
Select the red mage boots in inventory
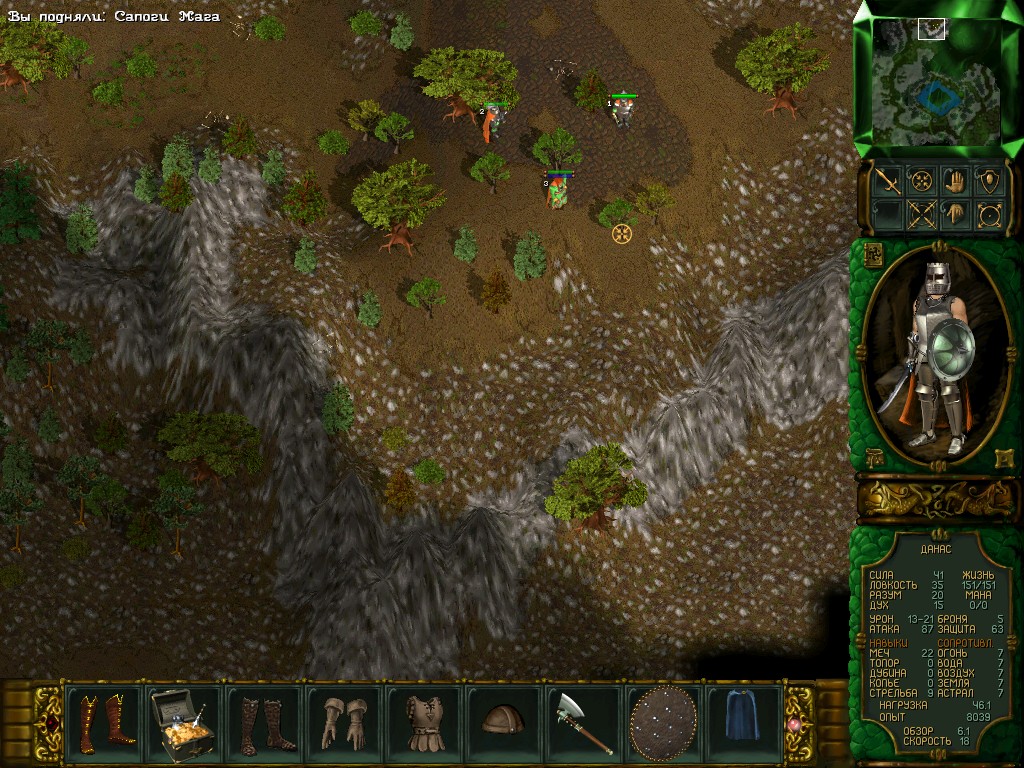(x=103, y=722)
